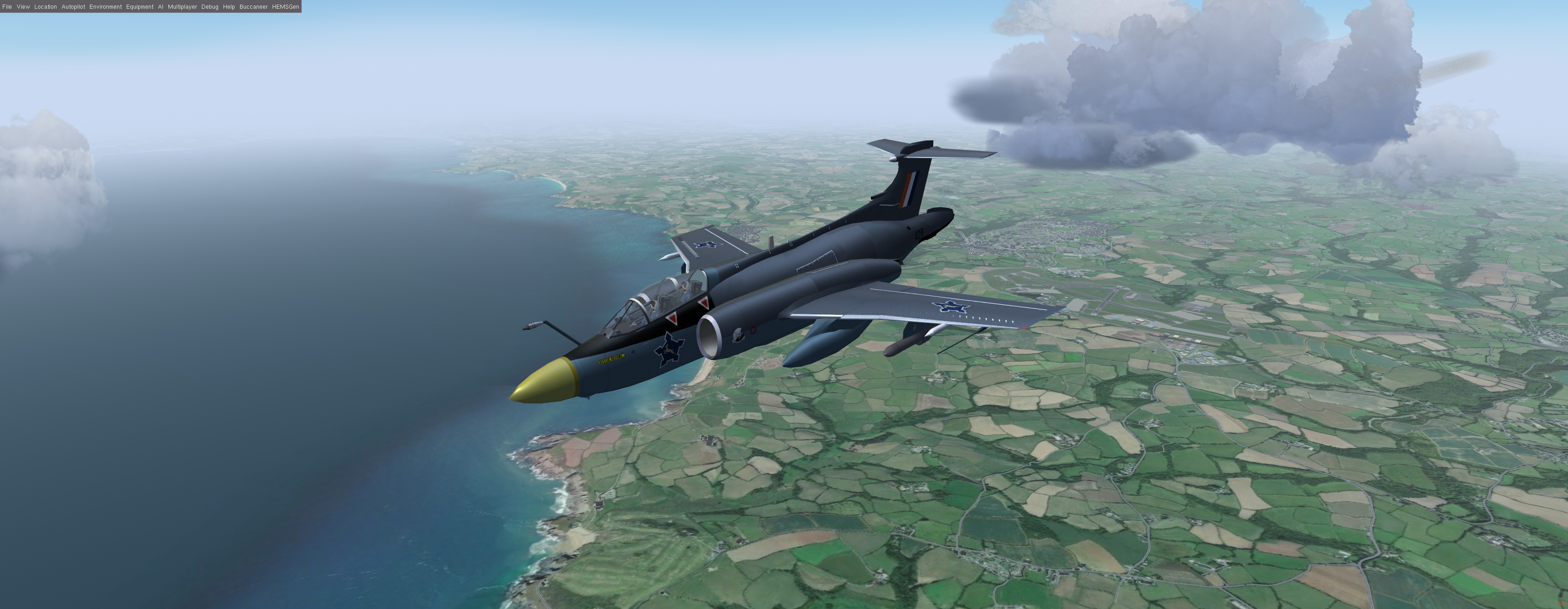The image size is (1568, 609).
Task: Open the Equipment menu
Action: [x=140, y=7]
